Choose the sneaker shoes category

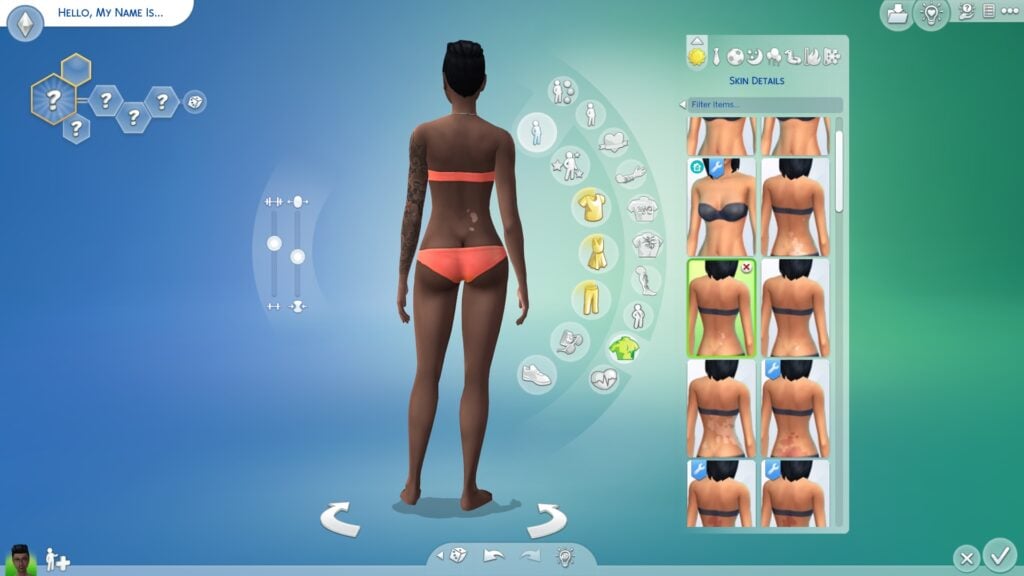[537, 374]
